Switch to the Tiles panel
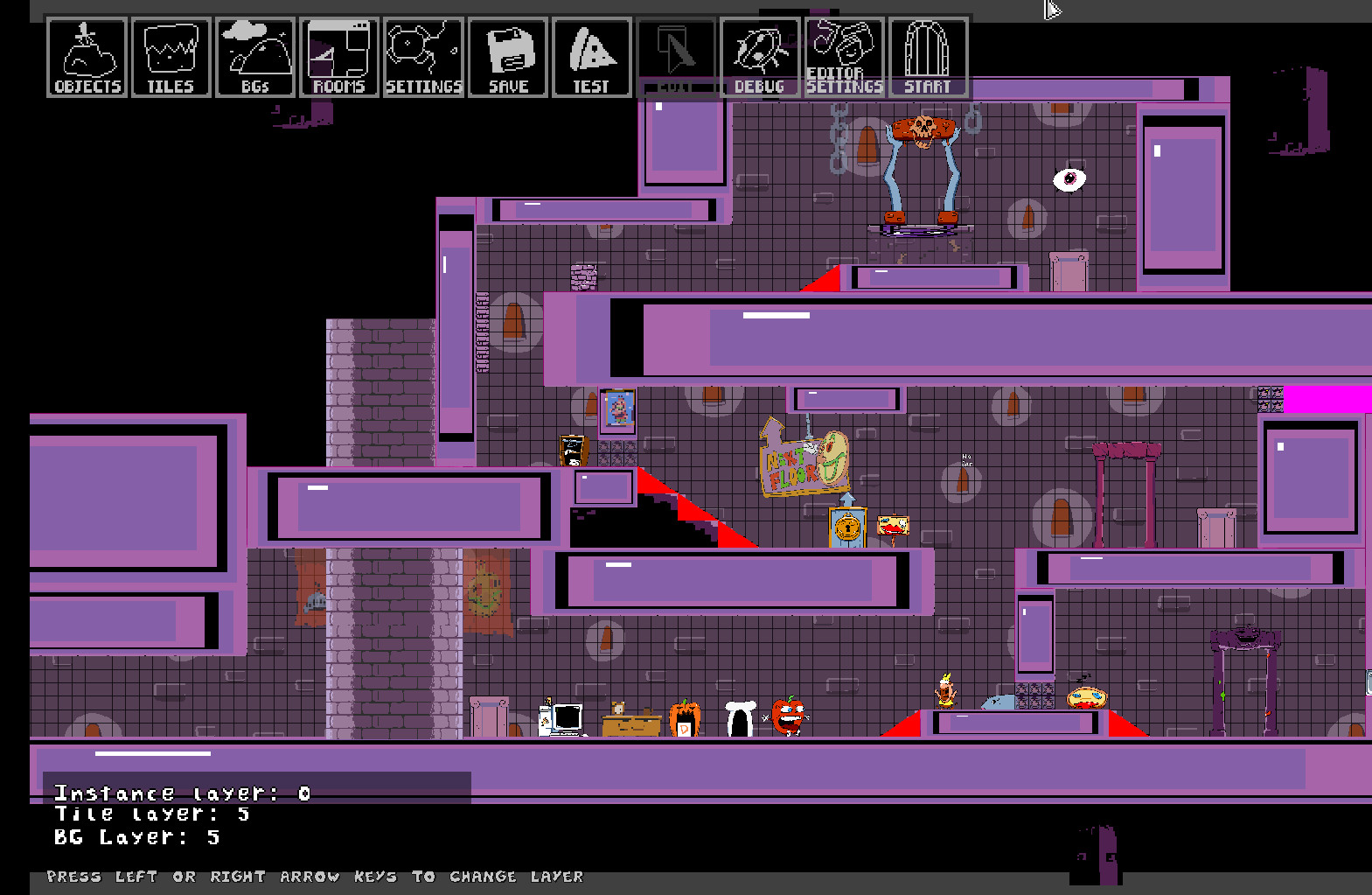1372x895 pixels. click(x=170, y=55)
